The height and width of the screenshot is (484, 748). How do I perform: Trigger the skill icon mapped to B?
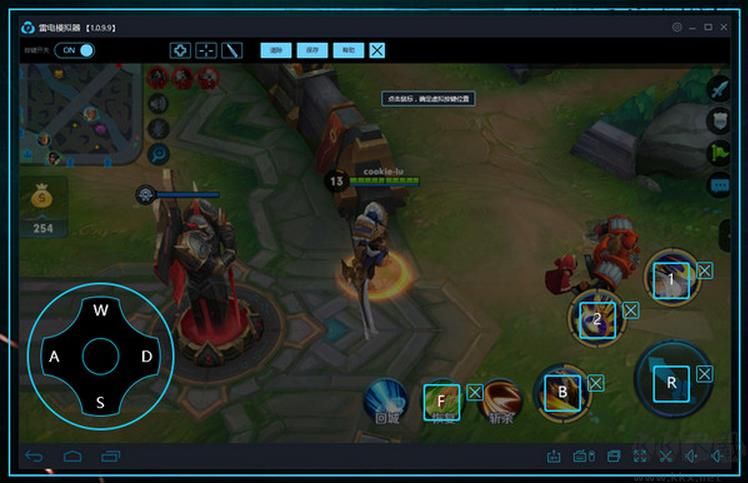click(562, 391)
